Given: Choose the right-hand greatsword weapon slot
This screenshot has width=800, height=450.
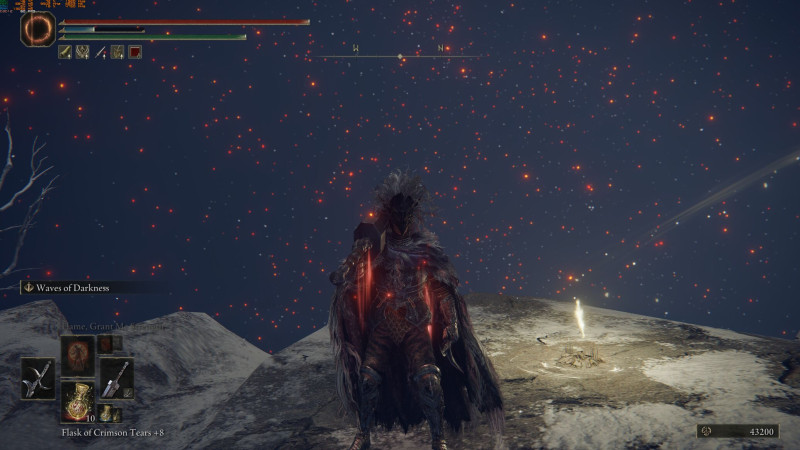Looking at the screenshot, I should (116, 378).
